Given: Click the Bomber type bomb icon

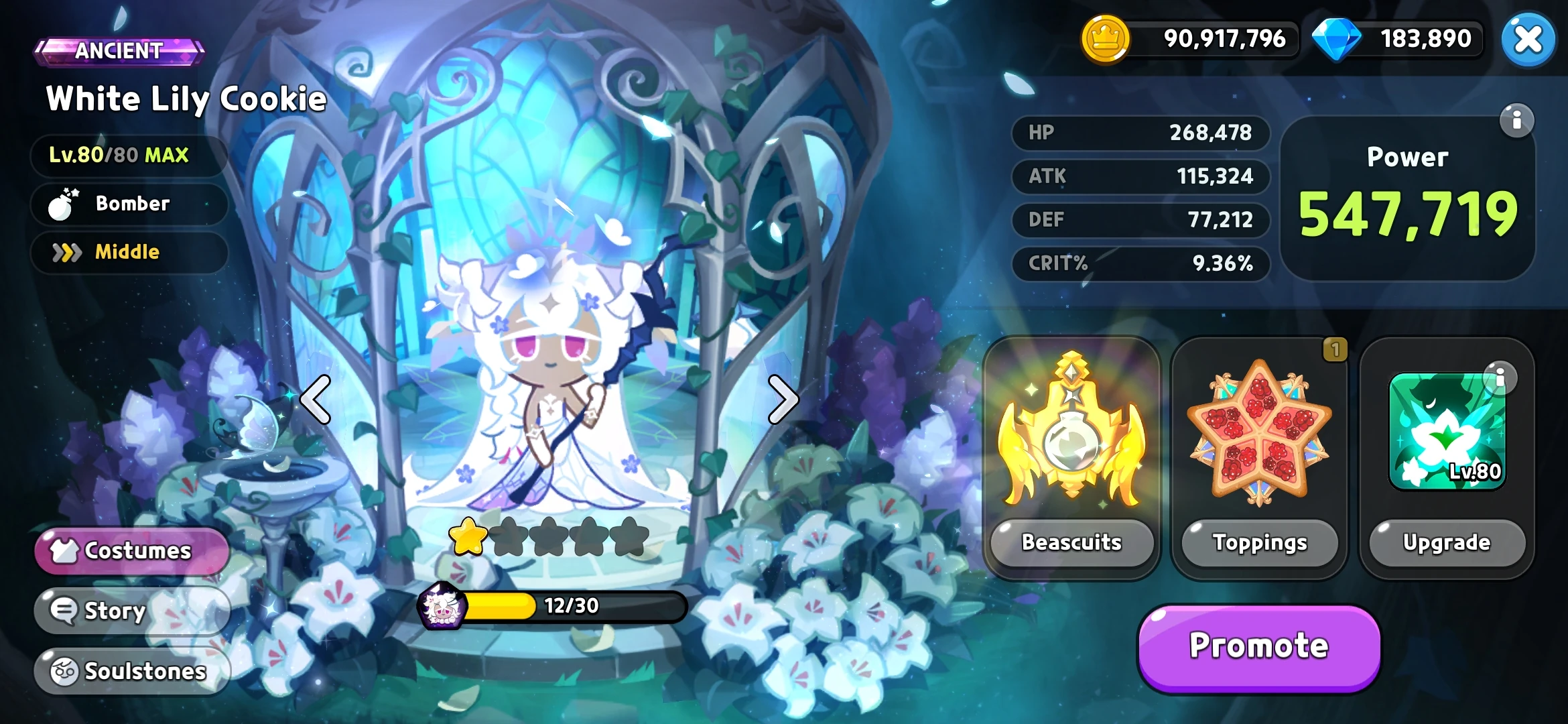Looking at the screenshot, I should pyautogui.click(x=61, y=204).
